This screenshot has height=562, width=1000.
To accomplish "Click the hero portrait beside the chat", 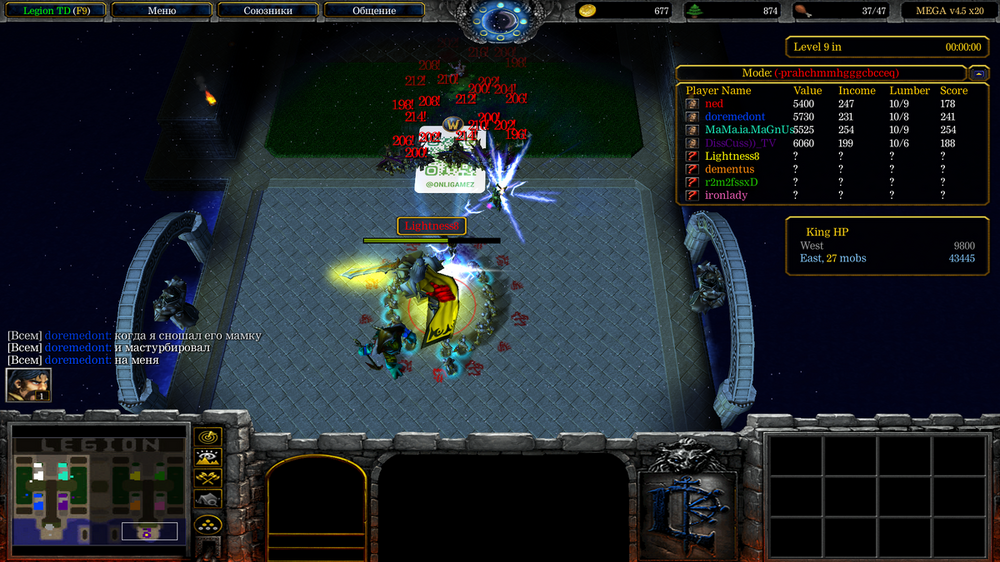I will coord(28,385).
